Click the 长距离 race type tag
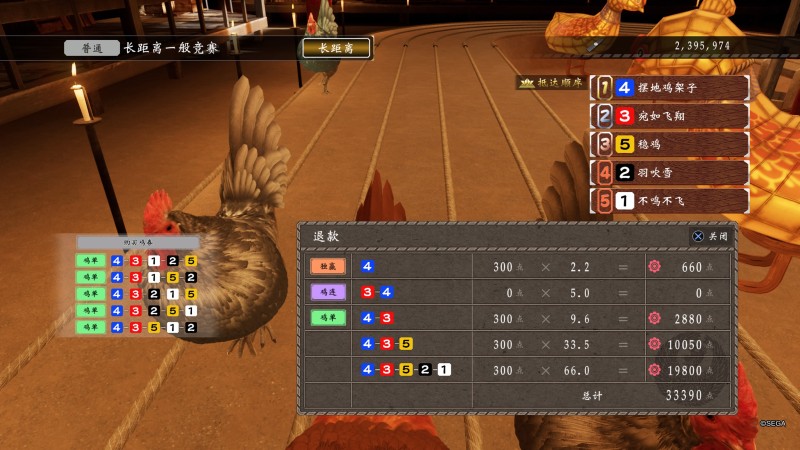 (x=336, y=48)
